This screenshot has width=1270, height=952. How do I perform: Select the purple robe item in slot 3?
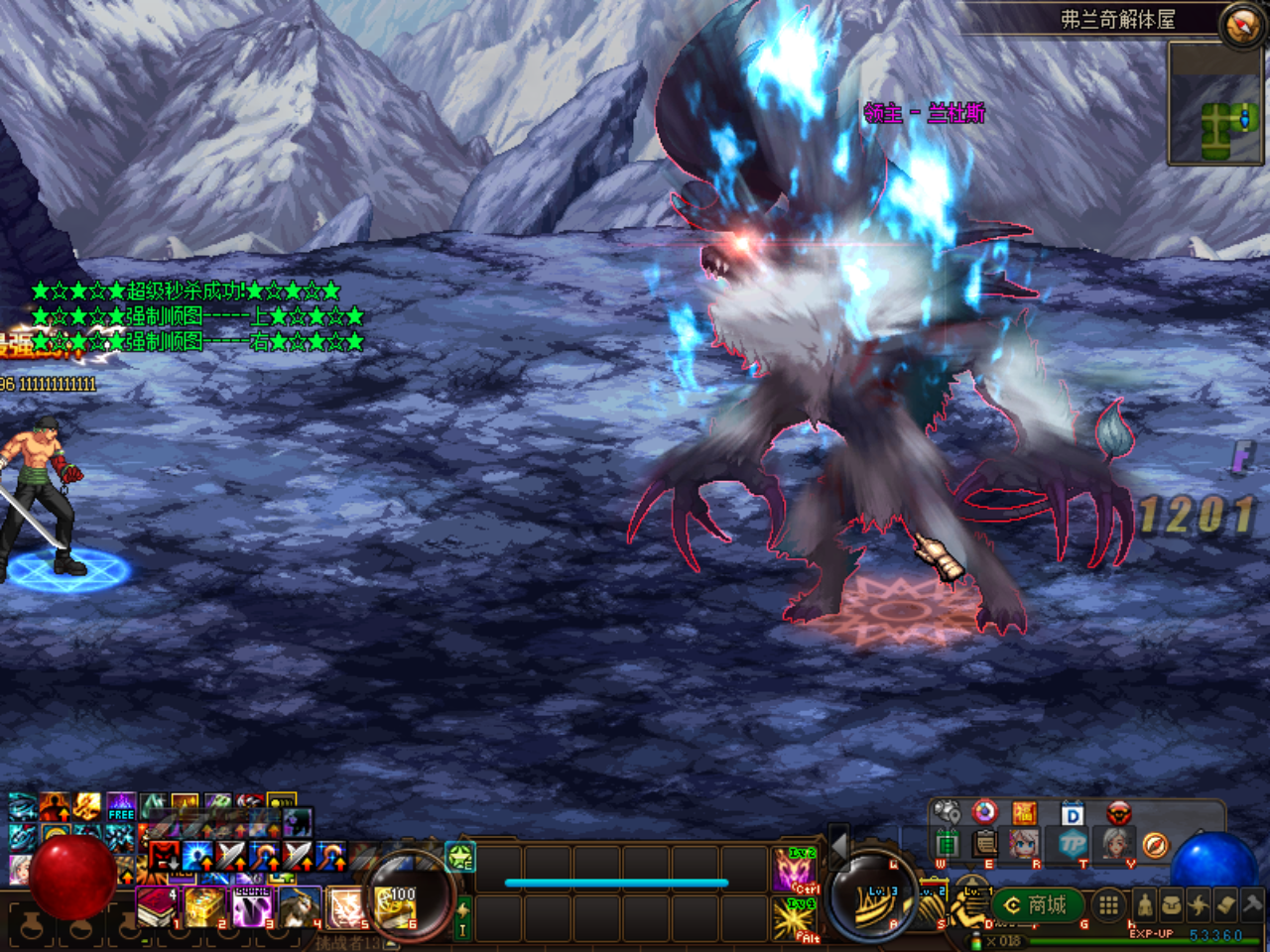pos(251,907)
